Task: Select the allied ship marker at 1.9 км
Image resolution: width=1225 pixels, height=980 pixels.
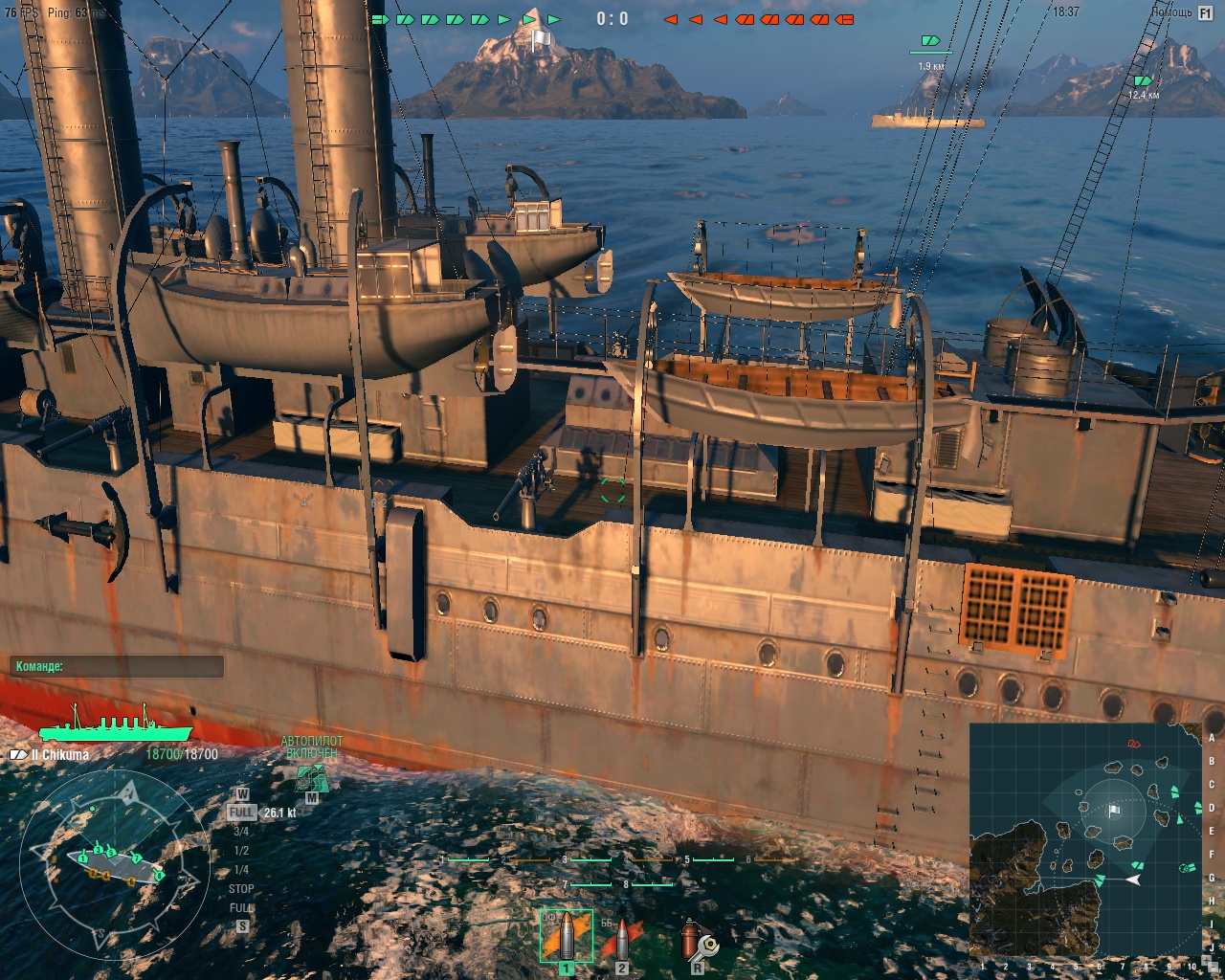Action: point(930,41)
